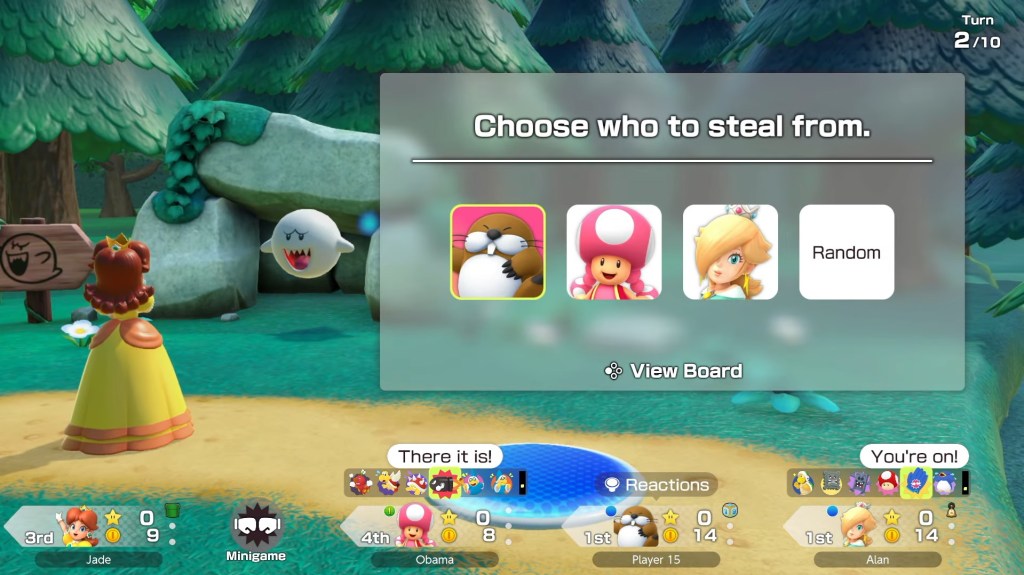Choose the Random steal option
The width and height of the screenshot is (1024, 575).
pyautogui.click(x=846, y=252)
